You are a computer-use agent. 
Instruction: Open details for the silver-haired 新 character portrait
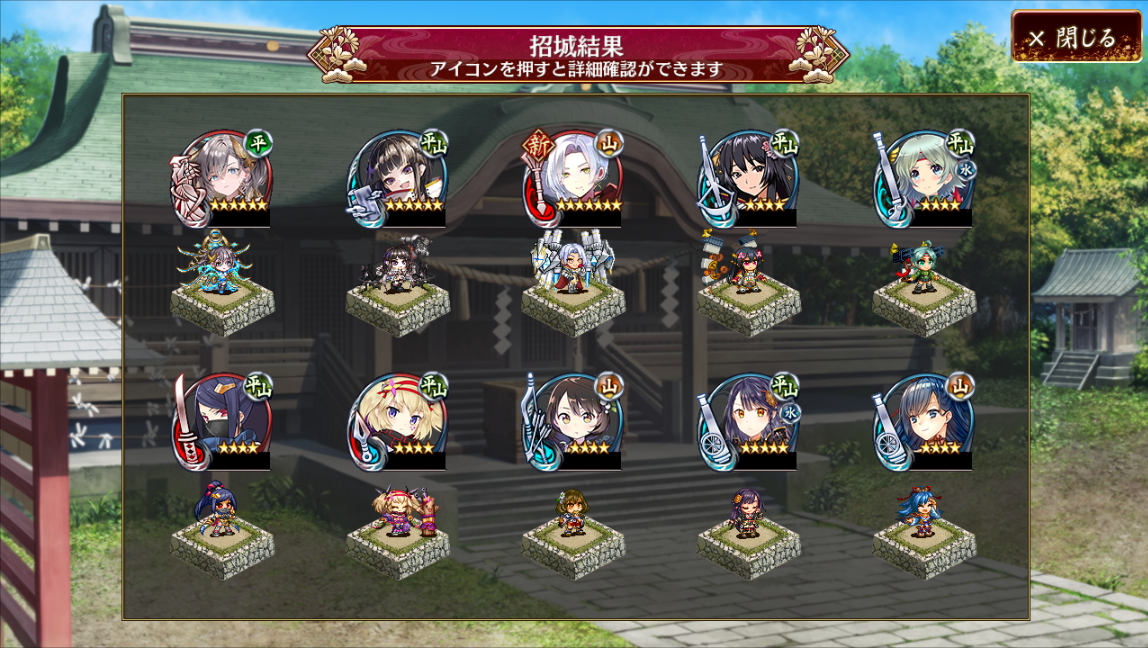coord(573,180)
